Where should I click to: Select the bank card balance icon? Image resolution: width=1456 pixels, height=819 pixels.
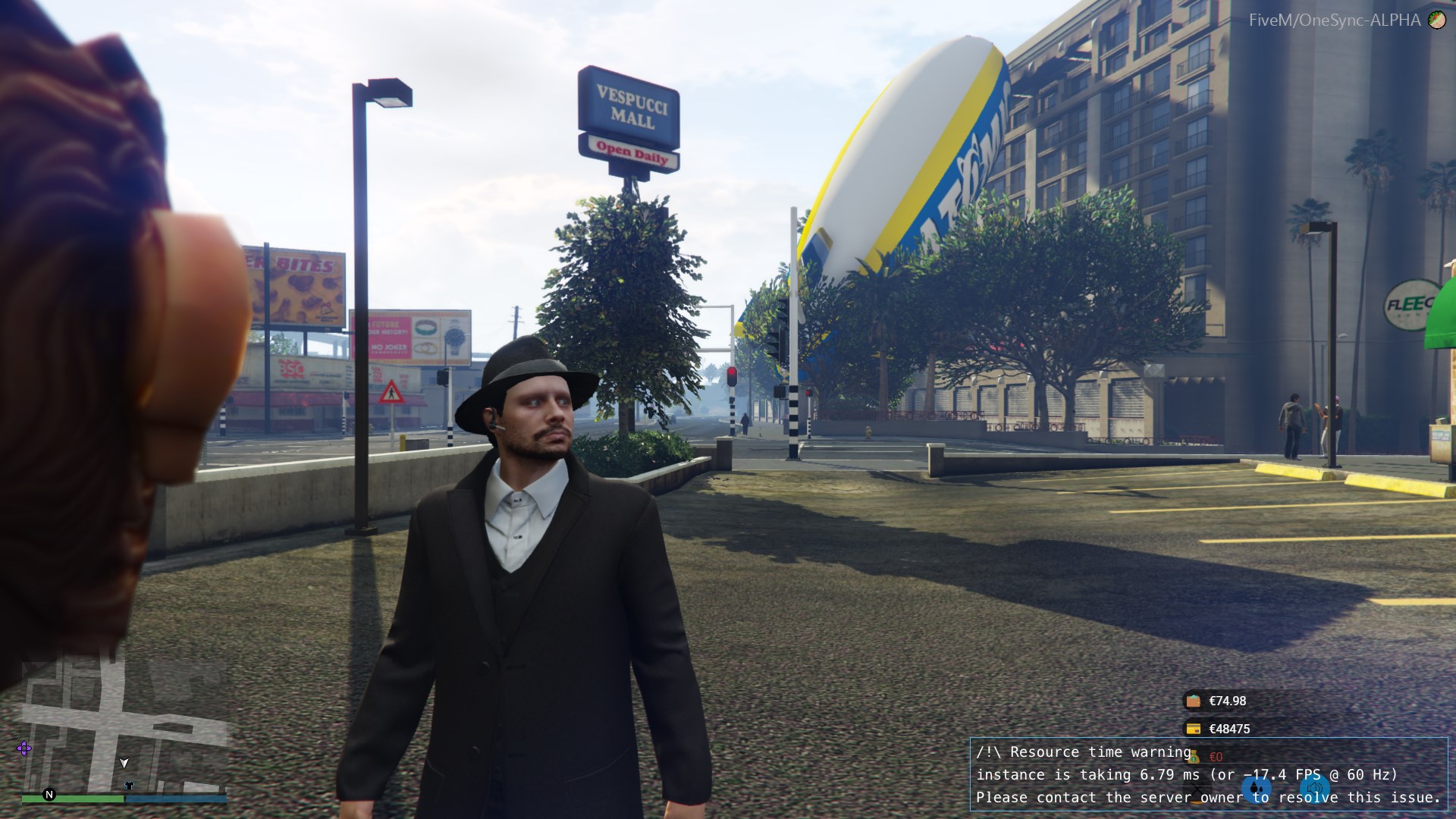(x=1194, y=729)
